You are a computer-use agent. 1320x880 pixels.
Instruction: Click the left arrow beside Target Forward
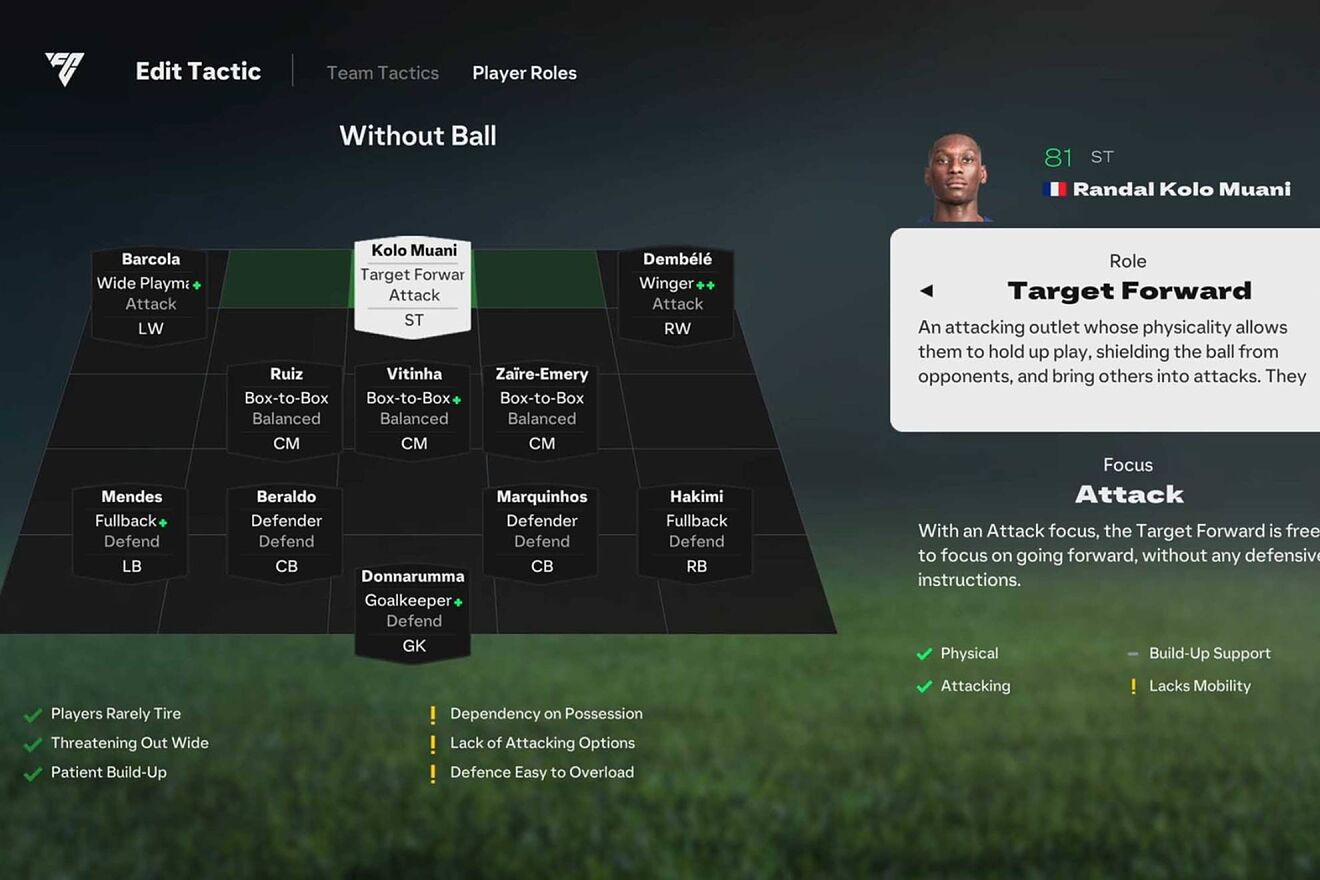(926, 291)
